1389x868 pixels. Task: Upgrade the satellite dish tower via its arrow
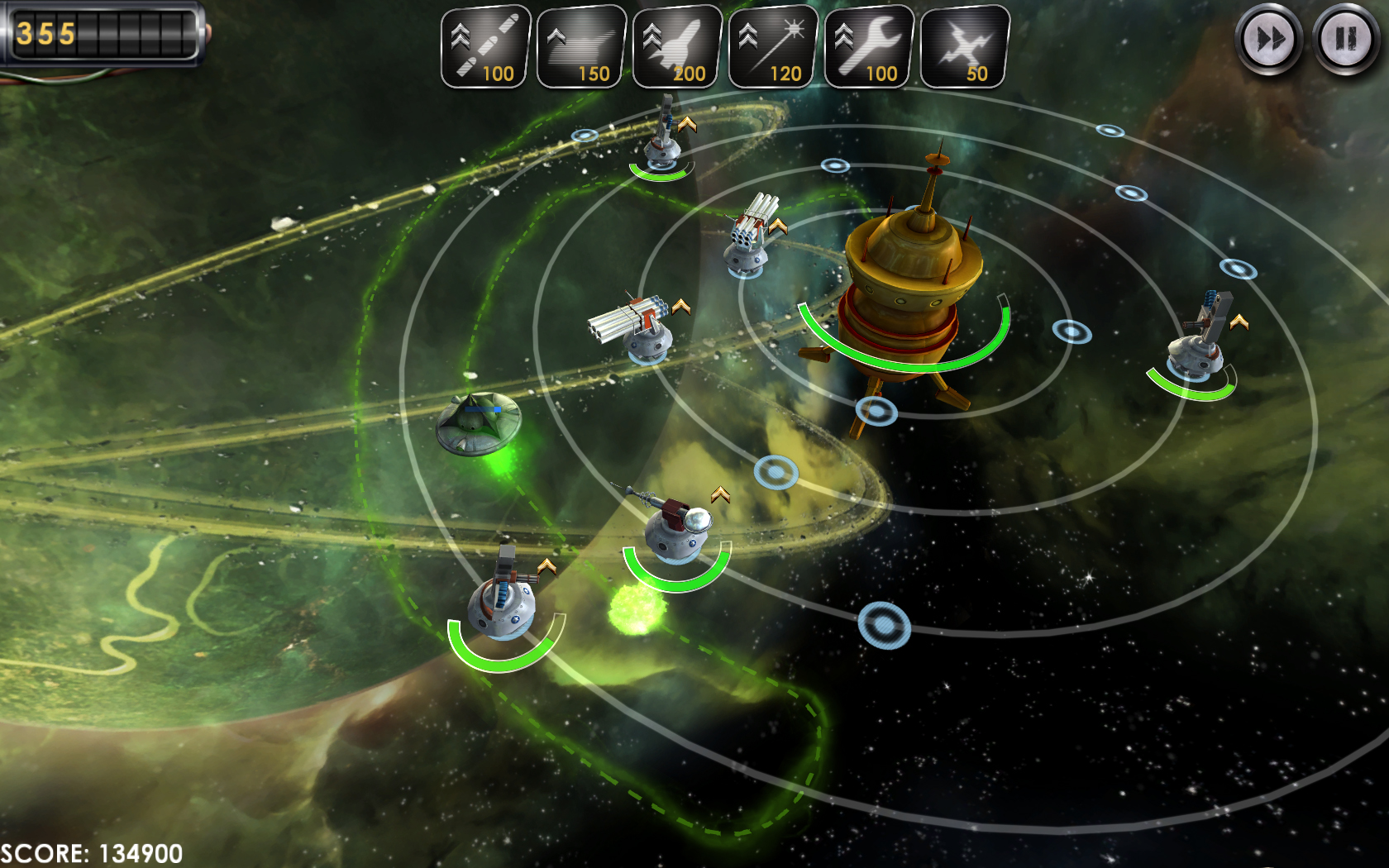point(720,494)
